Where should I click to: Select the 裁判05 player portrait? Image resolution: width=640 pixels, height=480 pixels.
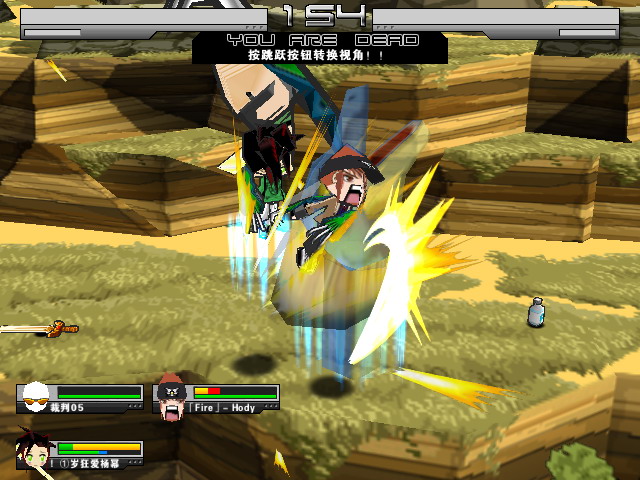[35, 397]
